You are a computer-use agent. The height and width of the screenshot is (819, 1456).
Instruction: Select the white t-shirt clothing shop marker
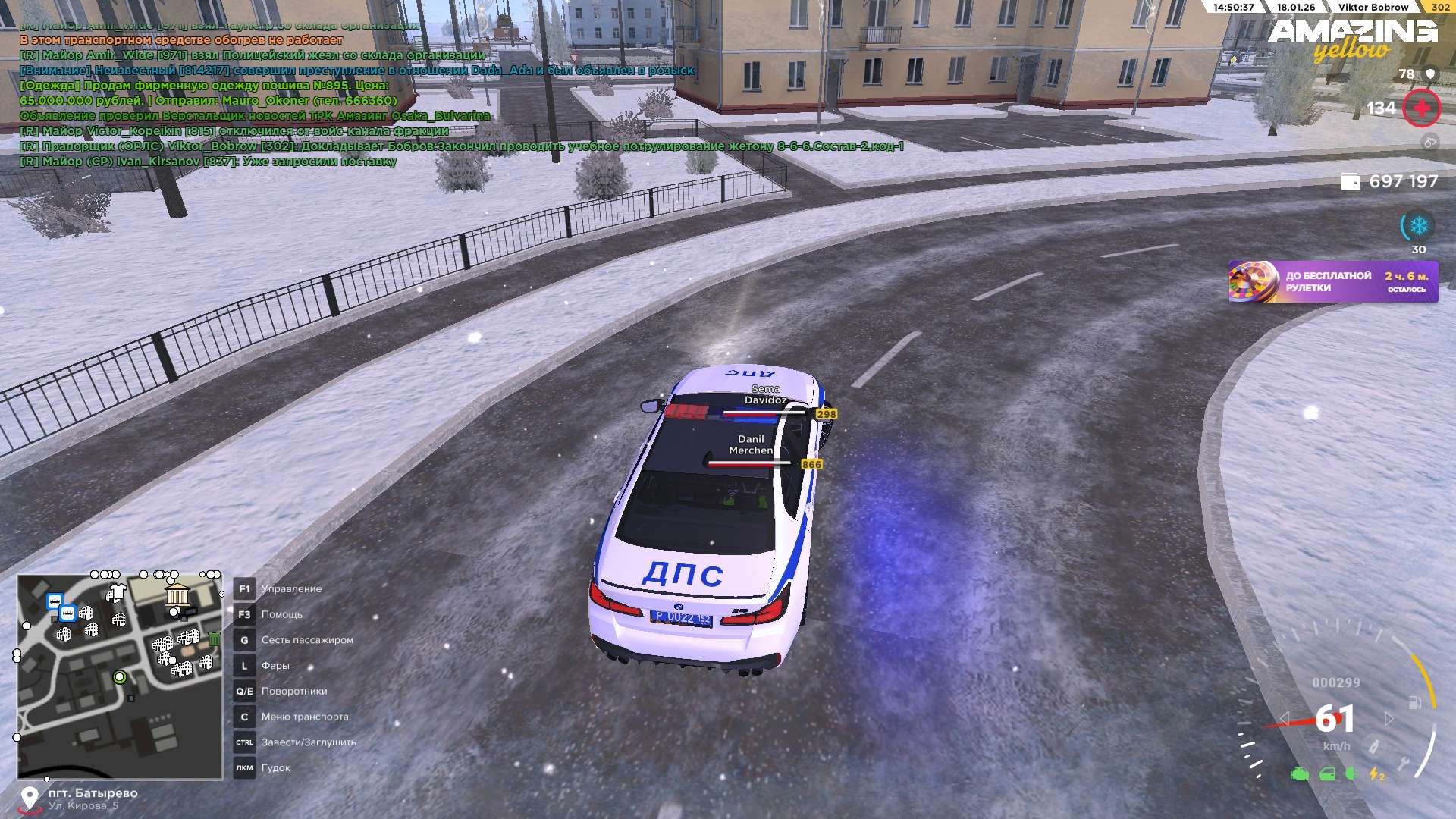point(117,591)
